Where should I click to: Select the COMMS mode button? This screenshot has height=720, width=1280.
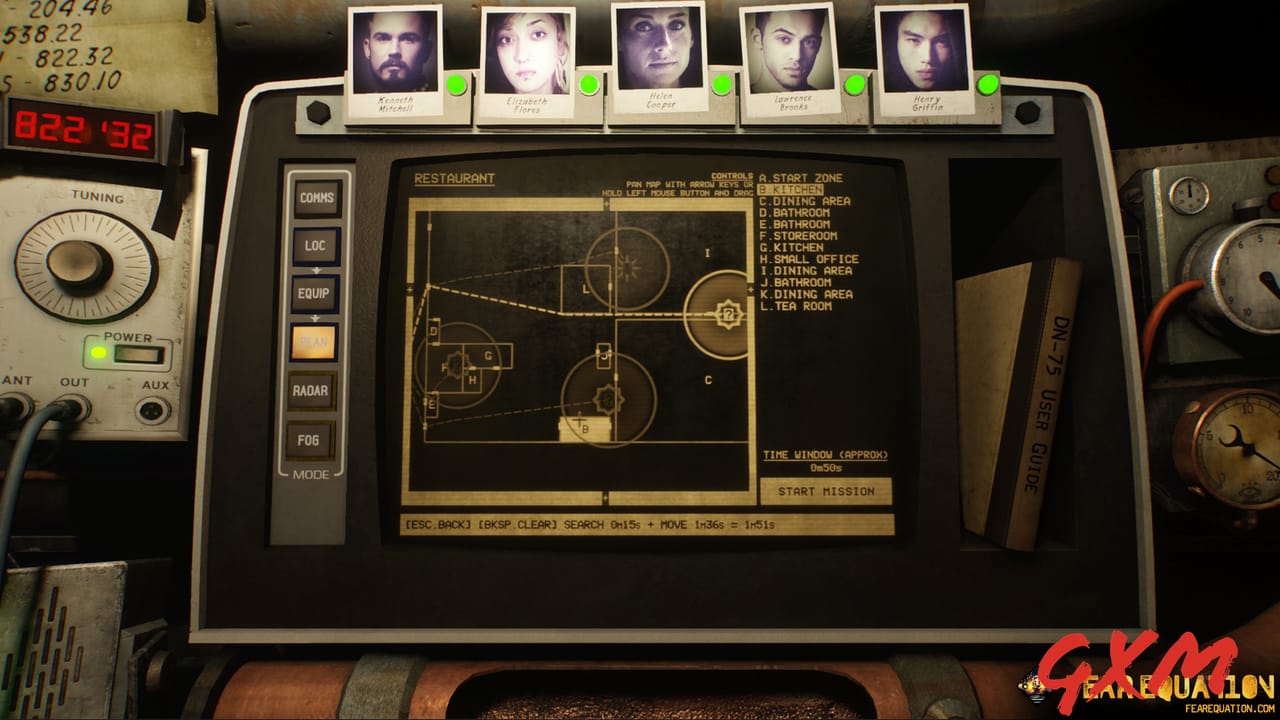pos(316,196)
